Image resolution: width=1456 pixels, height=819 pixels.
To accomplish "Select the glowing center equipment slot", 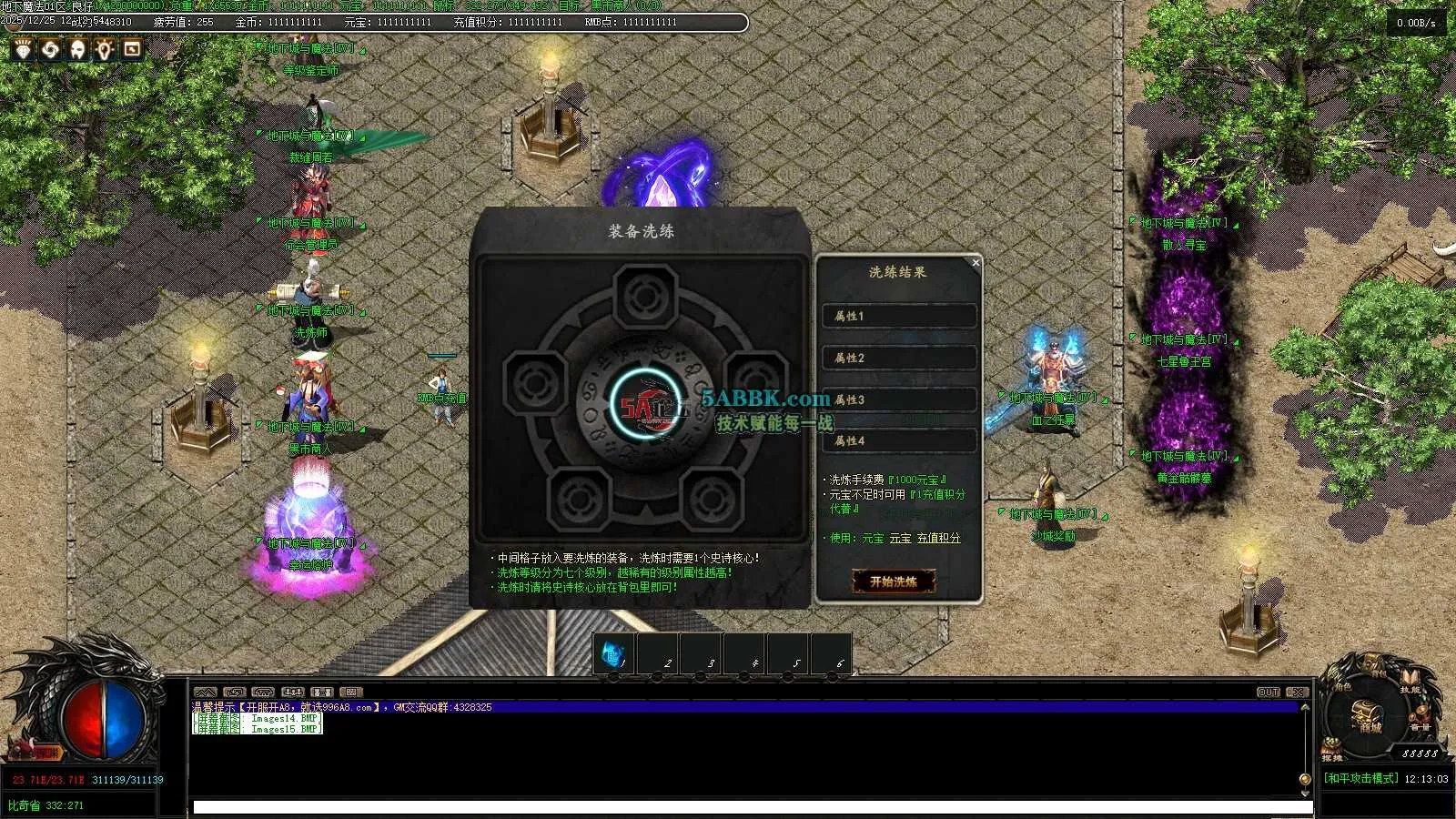I will (x=644, y=405).
